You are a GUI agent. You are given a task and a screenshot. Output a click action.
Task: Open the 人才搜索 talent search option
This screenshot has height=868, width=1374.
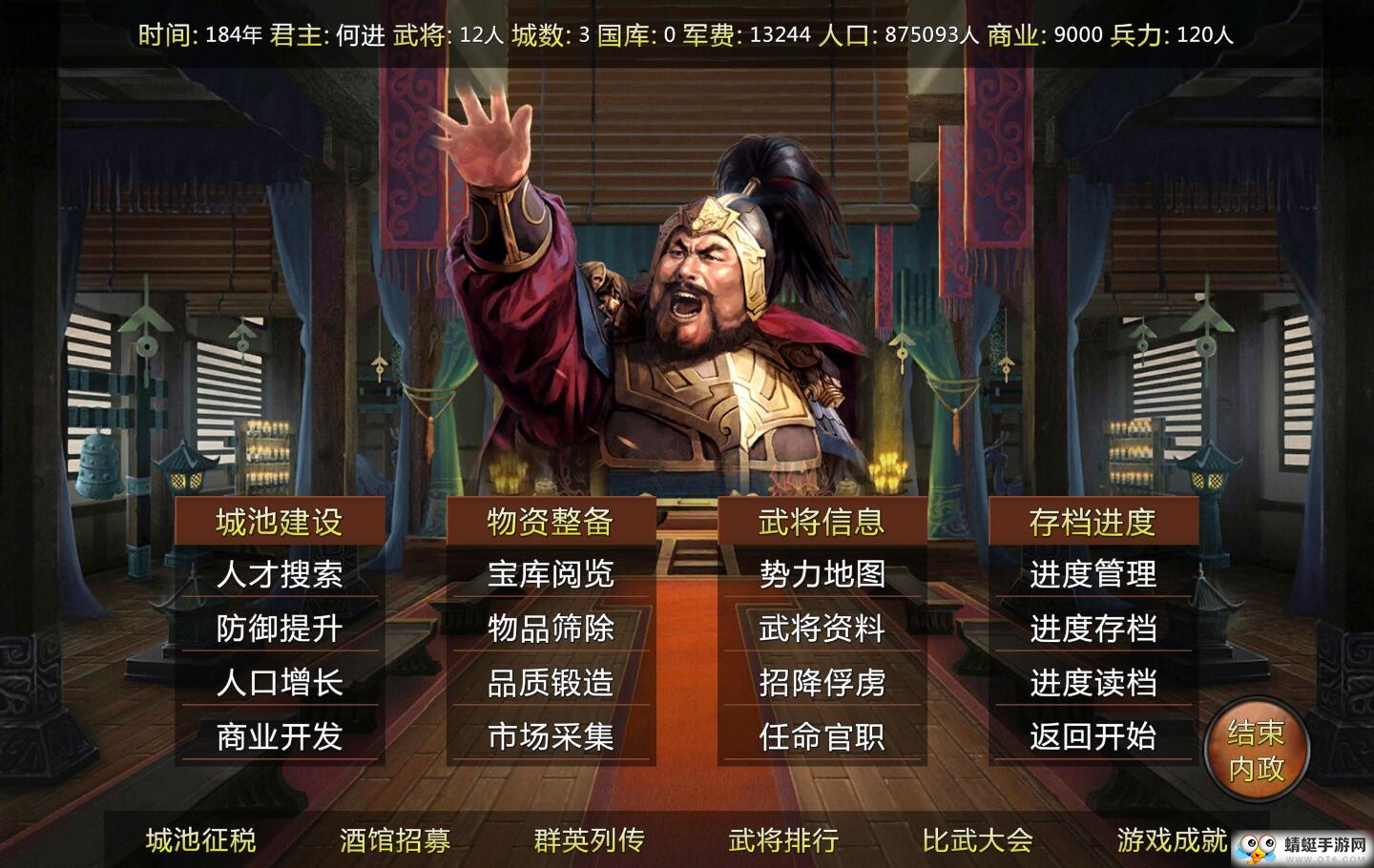pos(280,574)
